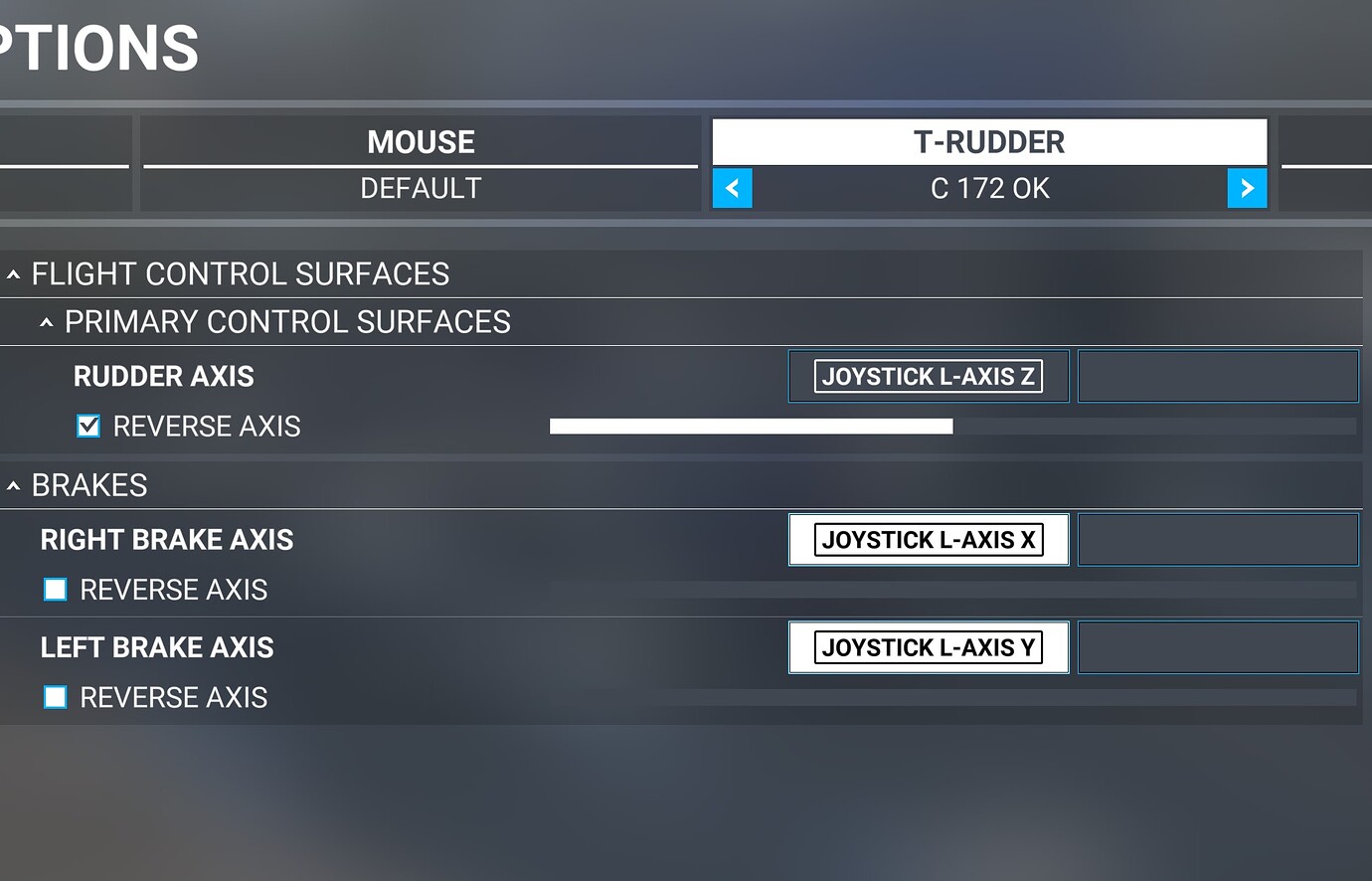
Task: Enable Reverse Axis for Right Brake Axis
Action: click(x=56, y=590)
